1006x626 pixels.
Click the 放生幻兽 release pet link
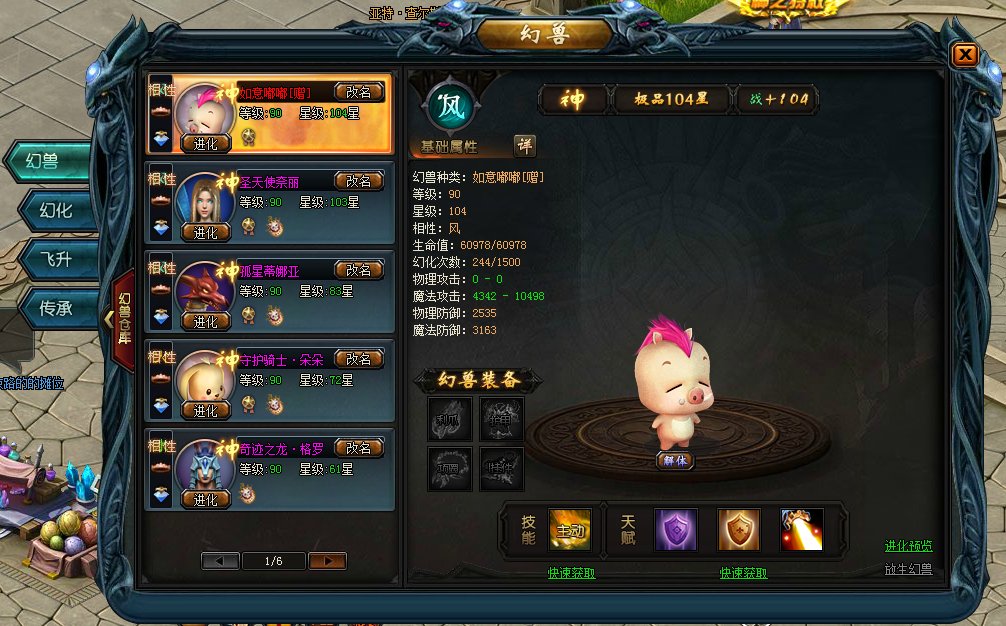tap(908, 569)
